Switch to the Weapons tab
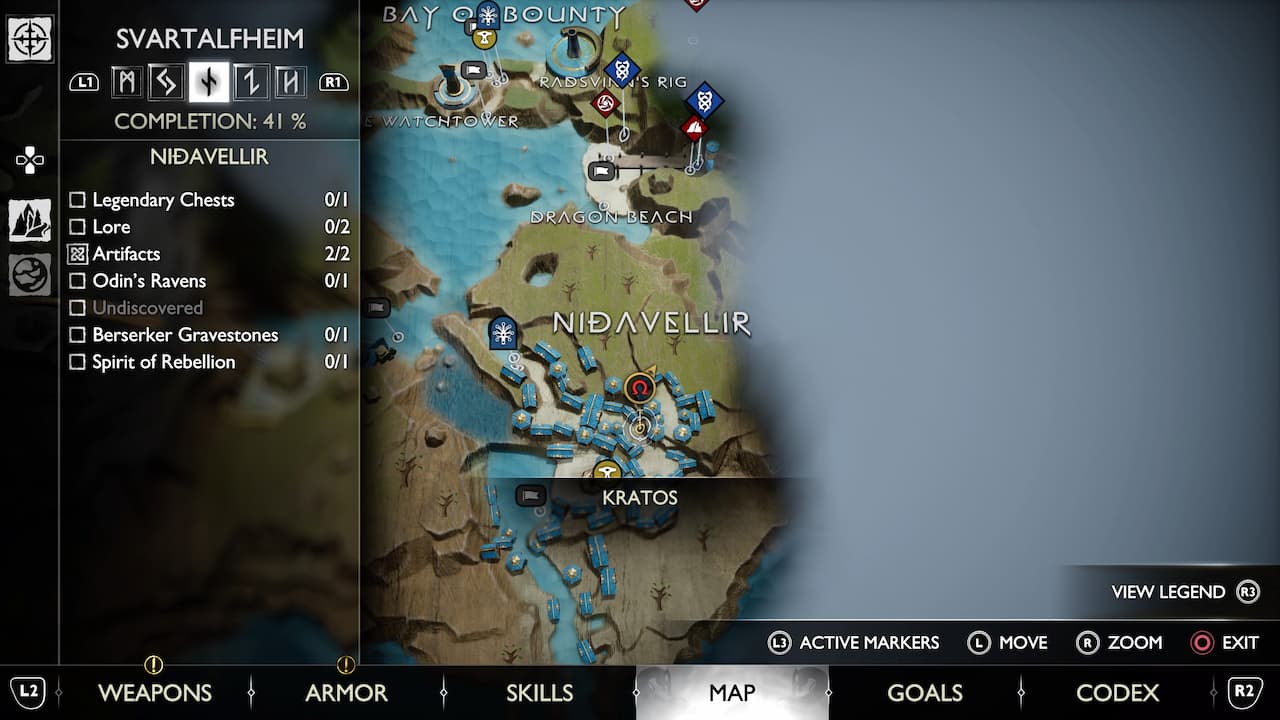The image size is (1280, 720). tap(154, 692)
